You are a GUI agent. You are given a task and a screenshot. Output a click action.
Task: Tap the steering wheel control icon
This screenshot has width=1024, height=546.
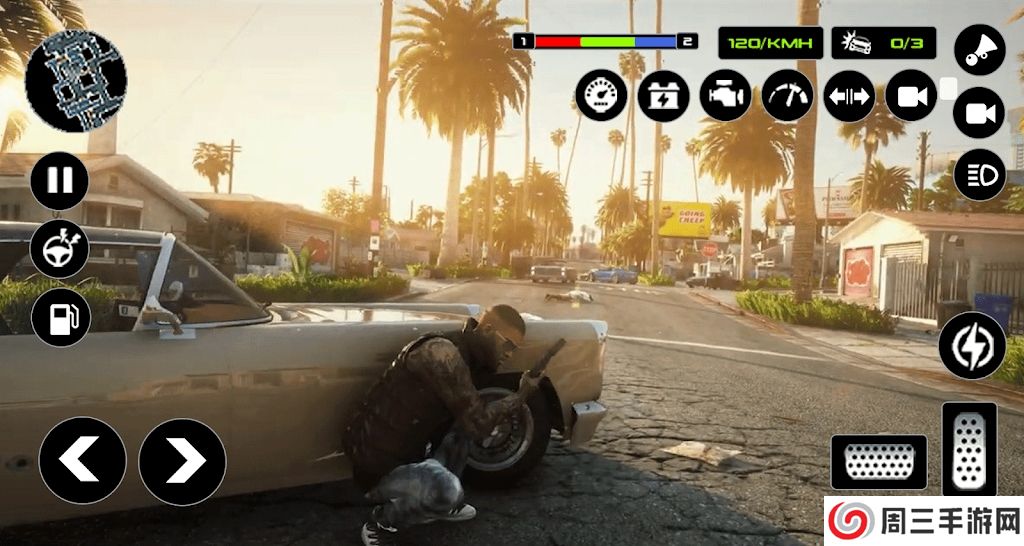60,249
